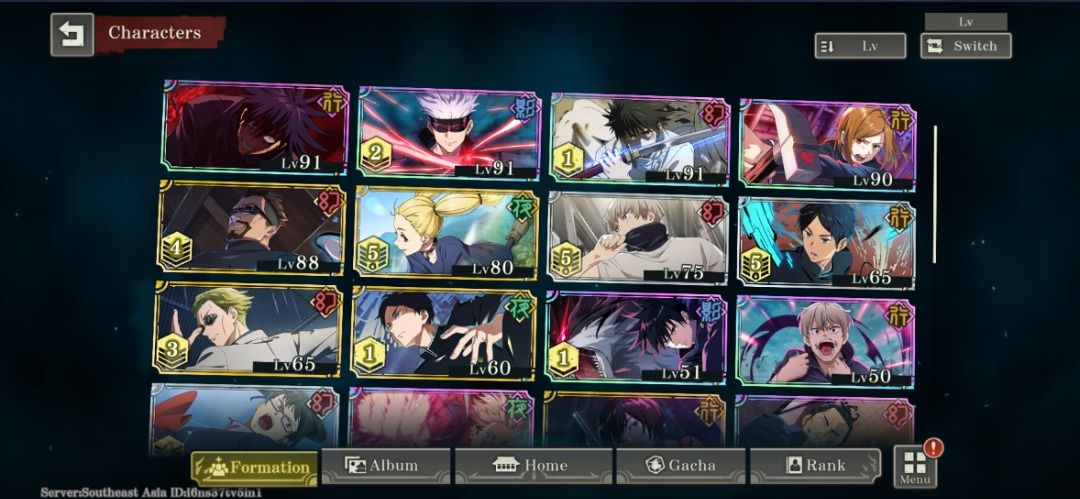Go back using the return arrow button

coord(72,34)
